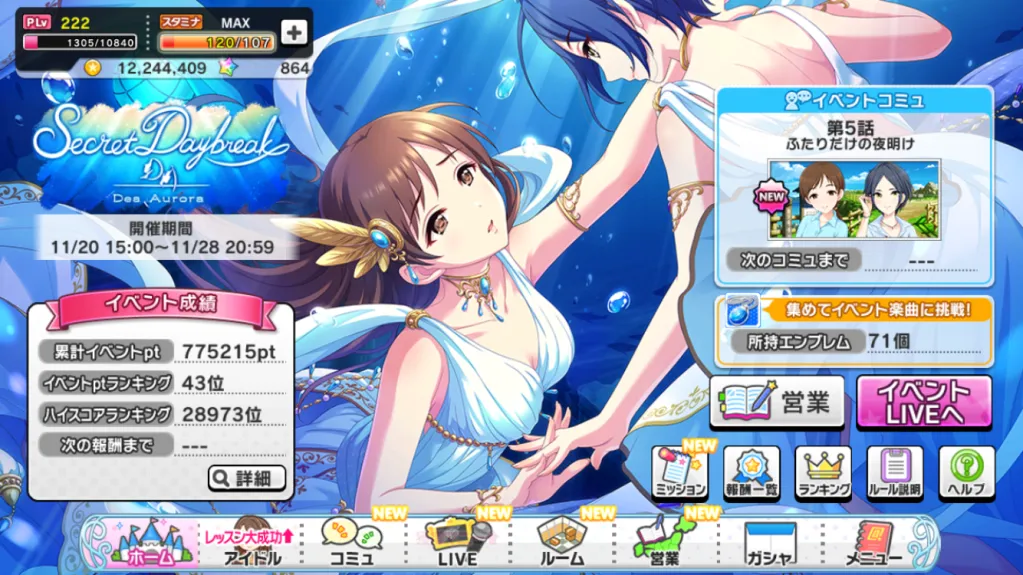The width and height of the screenshot is (1023, 575).
Task: View the 報酬一覧 rewards list
Action: [751, 474]
